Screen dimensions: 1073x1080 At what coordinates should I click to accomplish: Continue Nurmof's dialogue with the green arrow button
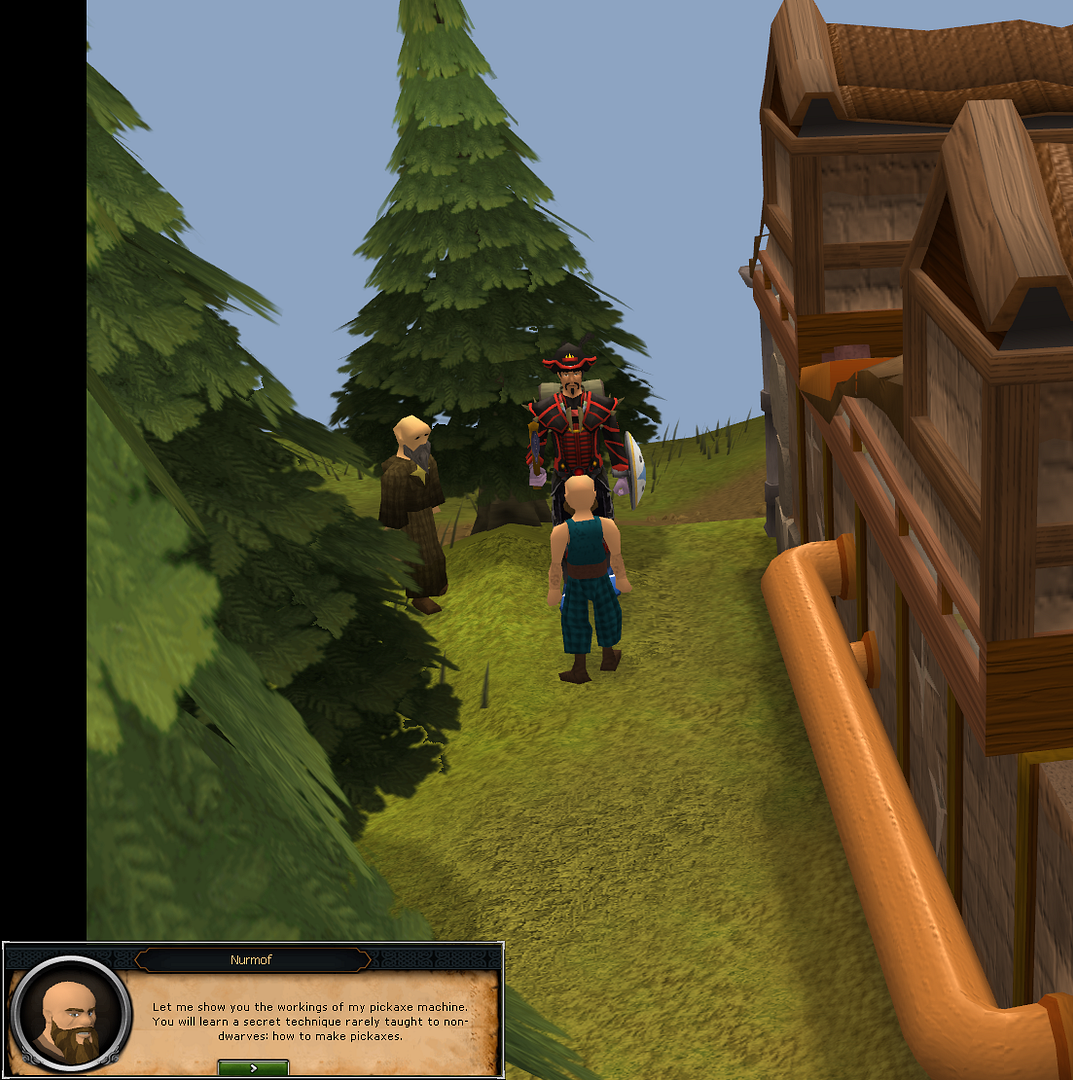click(253, 1068)
